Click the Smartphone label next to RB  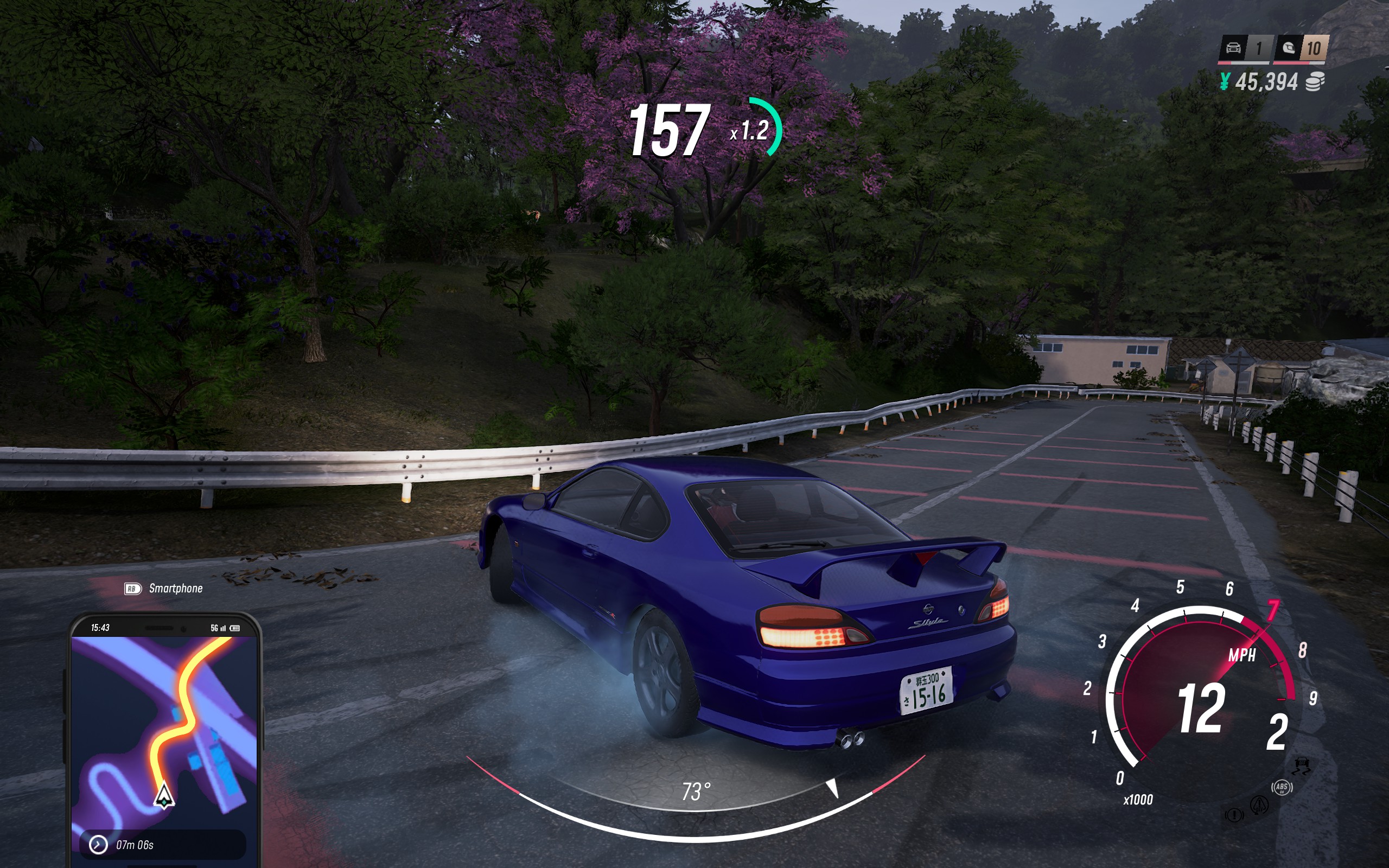pos(176,588)
